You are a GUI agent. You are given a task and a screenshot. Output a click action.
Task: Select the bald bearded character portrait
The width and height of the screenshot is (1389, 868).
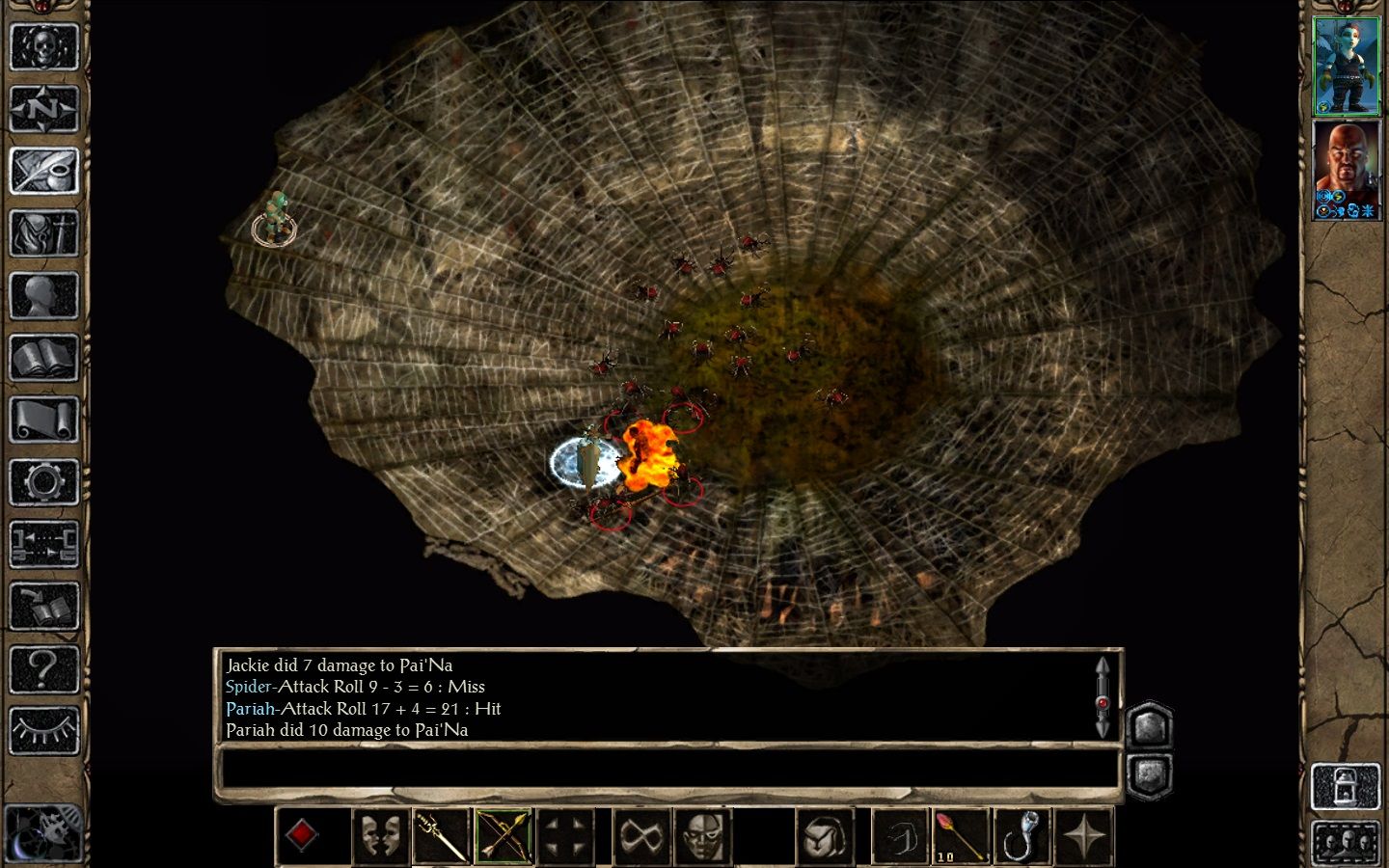coord(1347,169)
